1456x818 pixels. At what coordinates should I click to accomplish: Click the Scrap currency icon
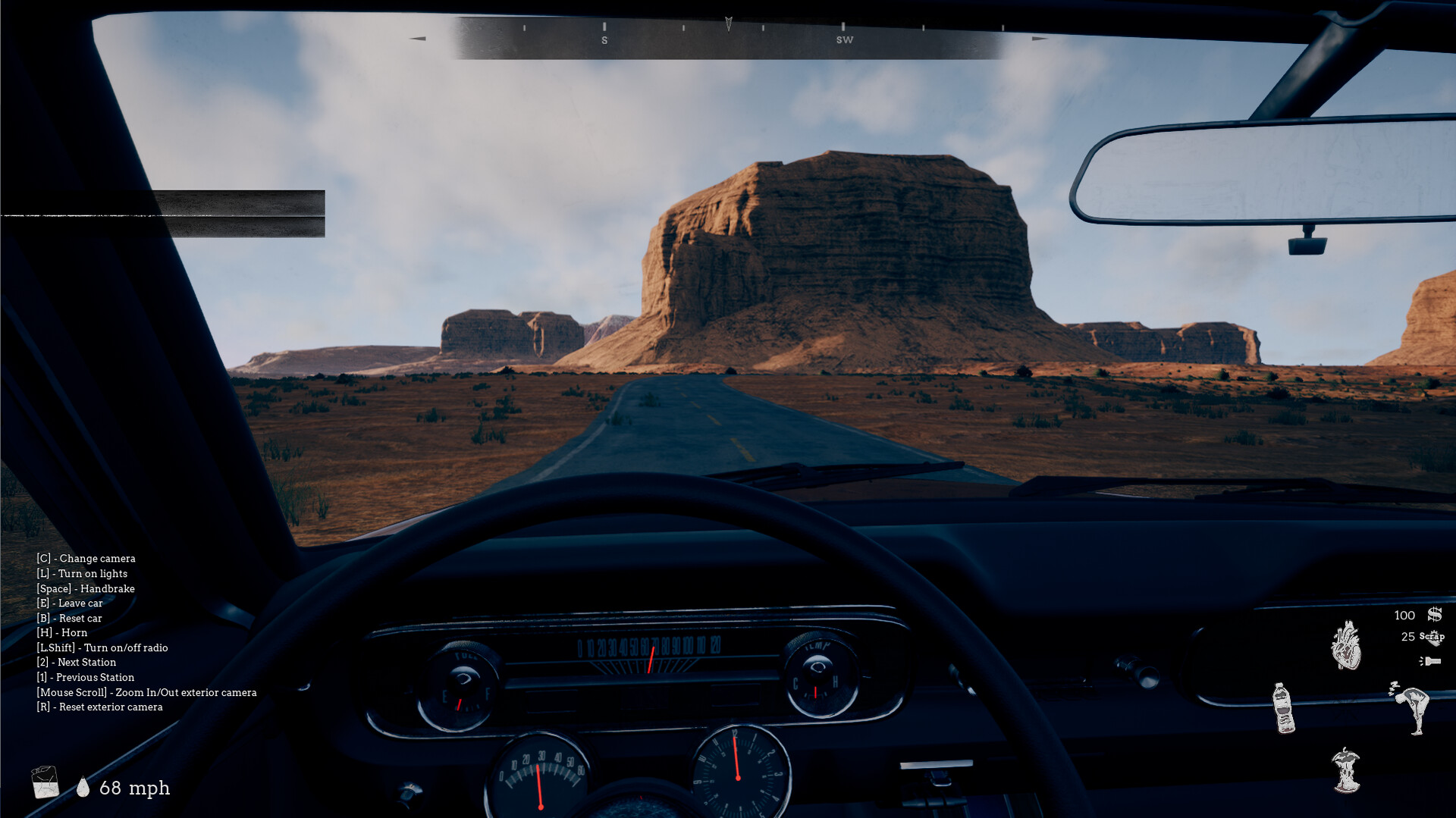[1432, 638]
